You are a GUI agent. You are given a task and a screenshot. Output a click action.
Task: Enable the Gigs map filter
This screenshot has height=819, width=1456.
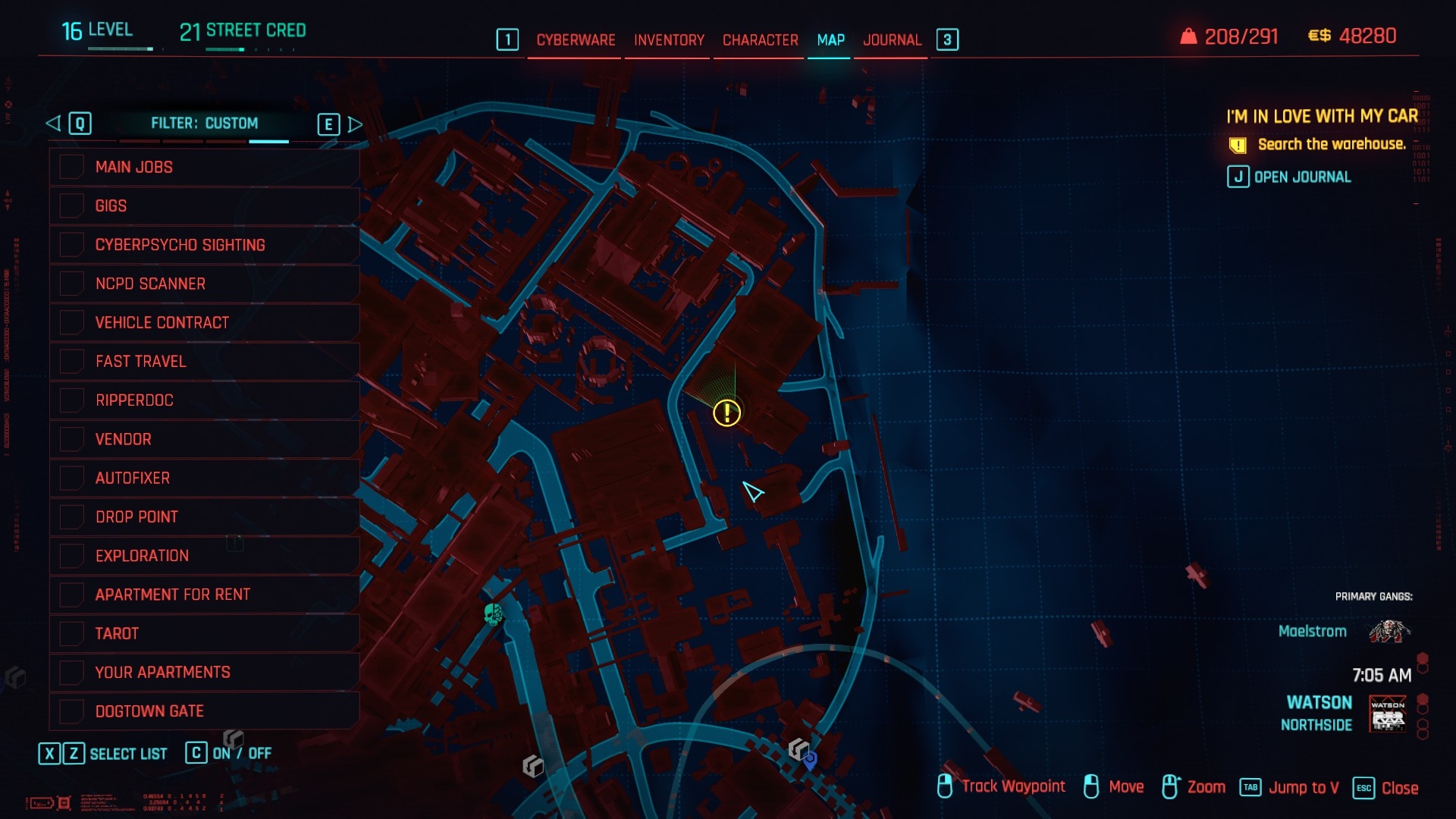tap(72, 206)
